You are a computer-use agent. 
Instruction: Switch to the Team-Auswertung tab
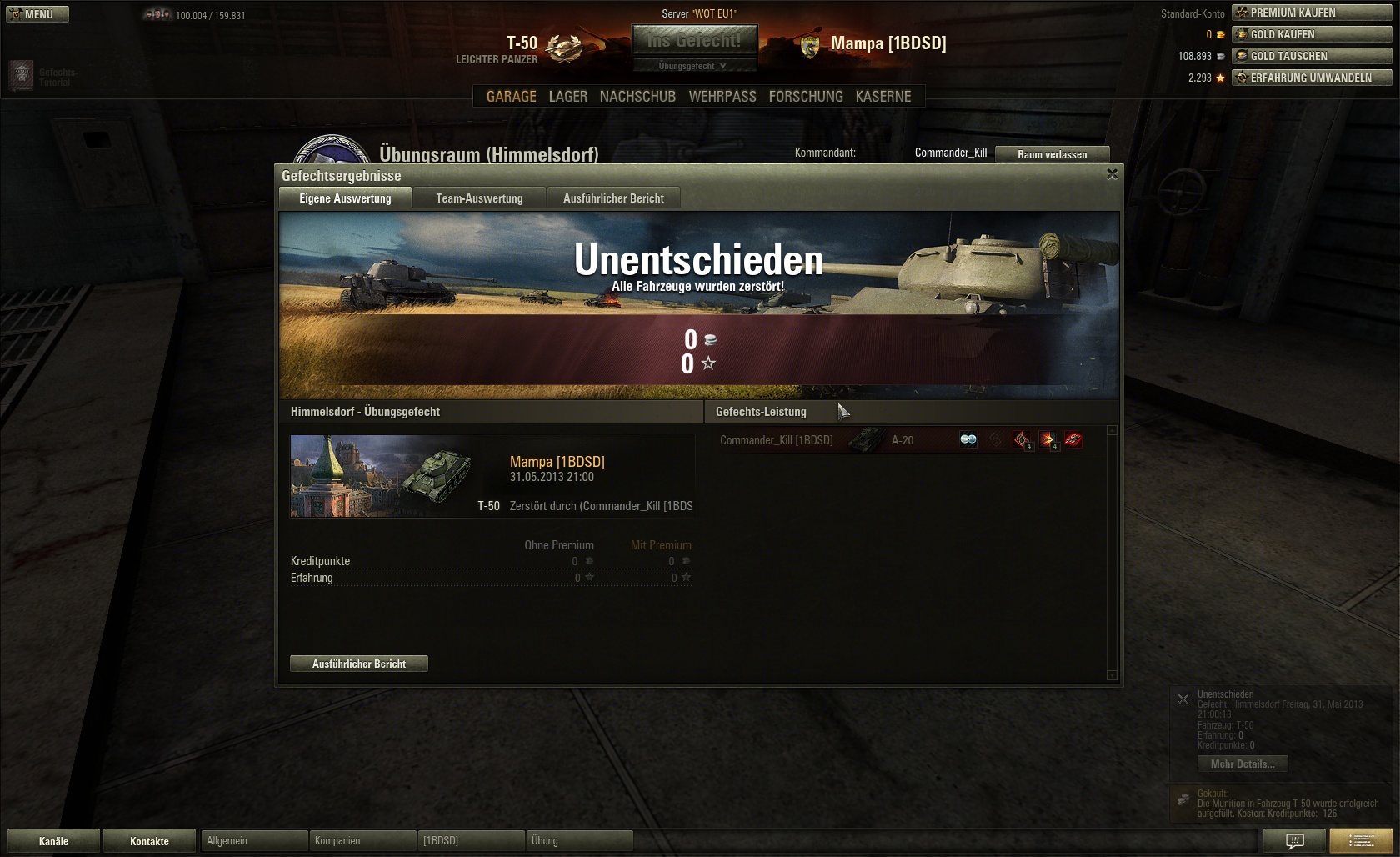[x=479, y=198]
